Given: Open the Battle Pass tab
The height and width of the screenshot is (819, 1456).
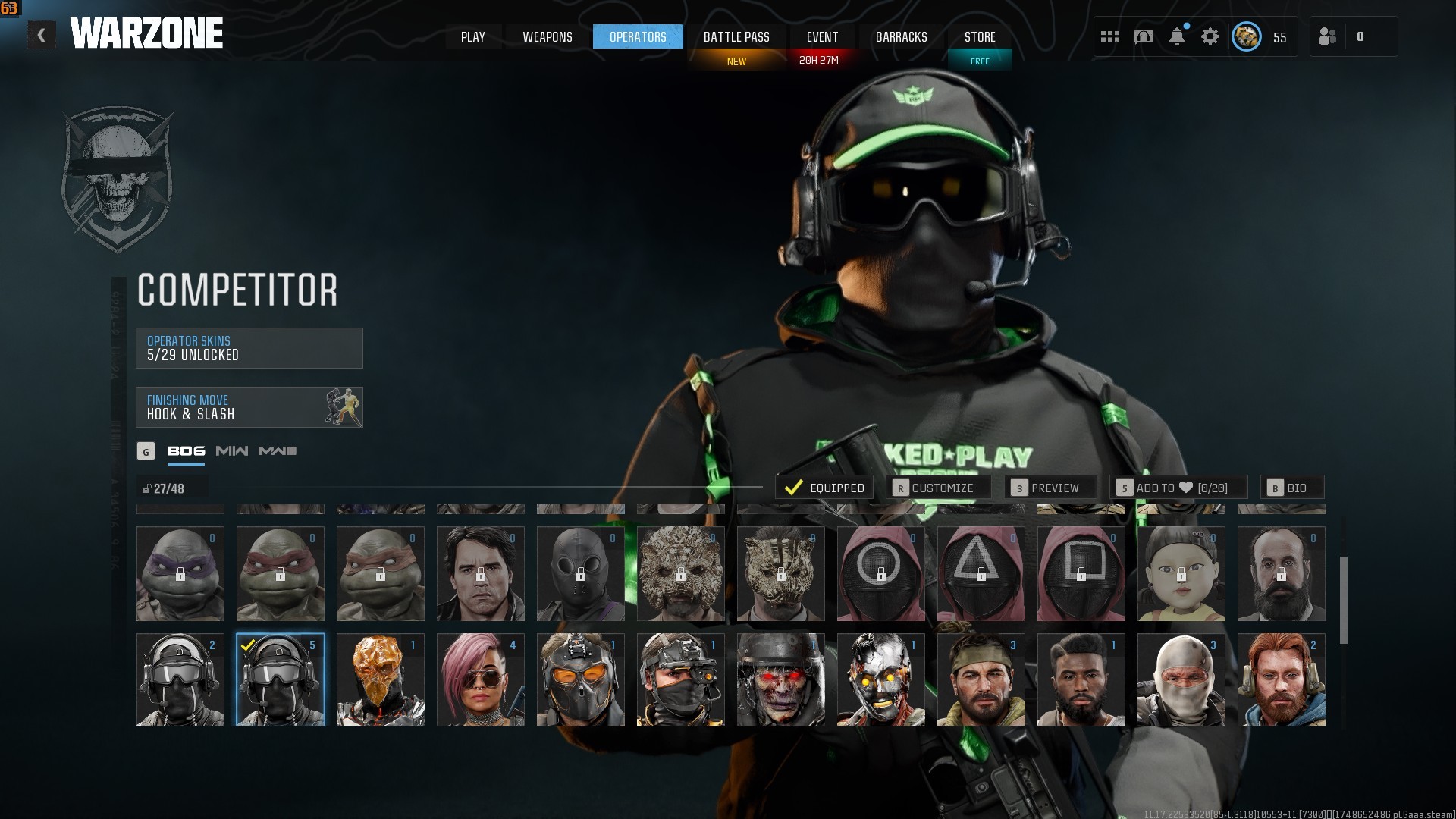Looking at the screenshot, I should pos(736,37).
